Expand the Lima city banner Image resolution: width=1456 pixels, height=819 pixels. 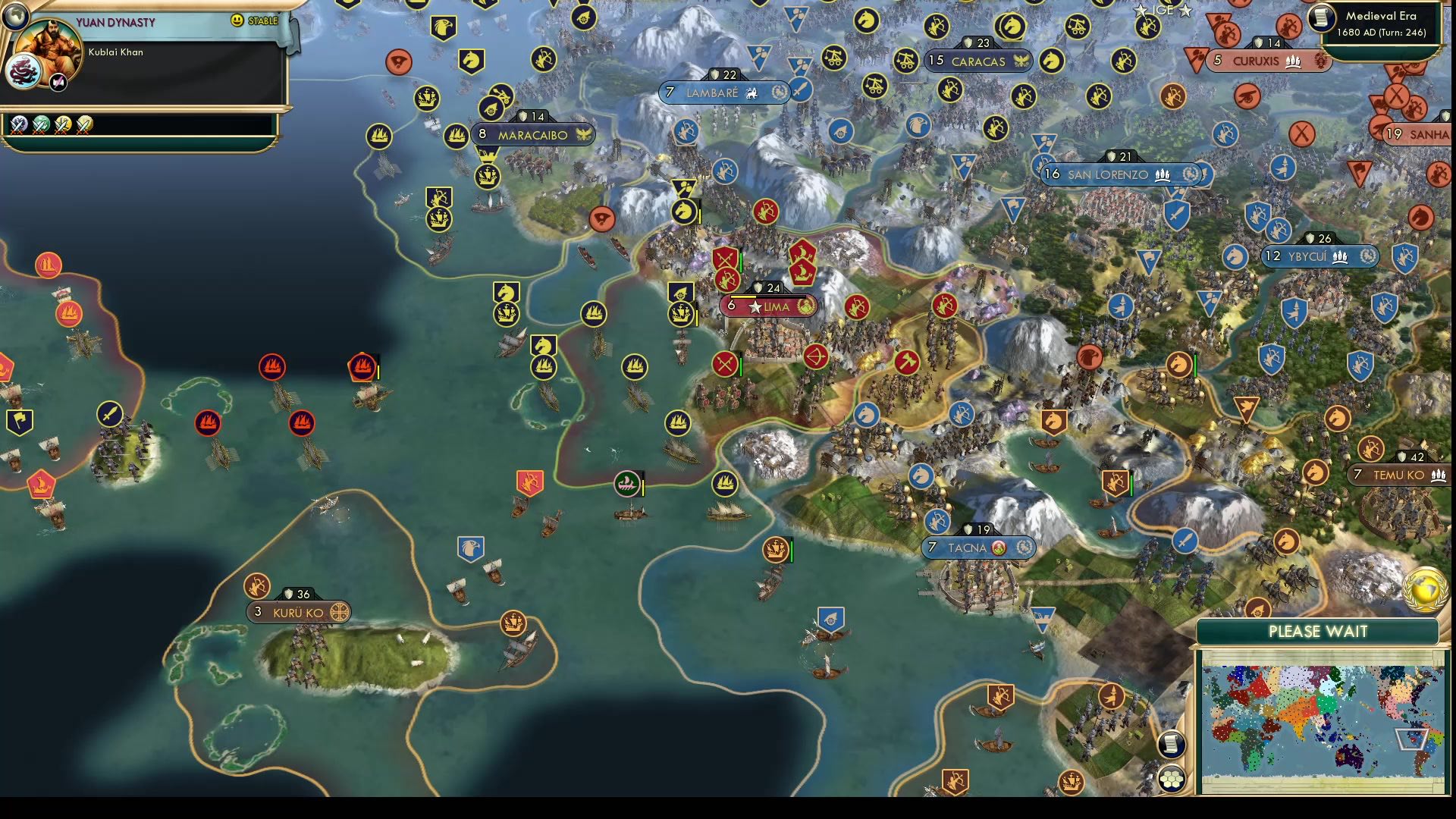(777, 306)
